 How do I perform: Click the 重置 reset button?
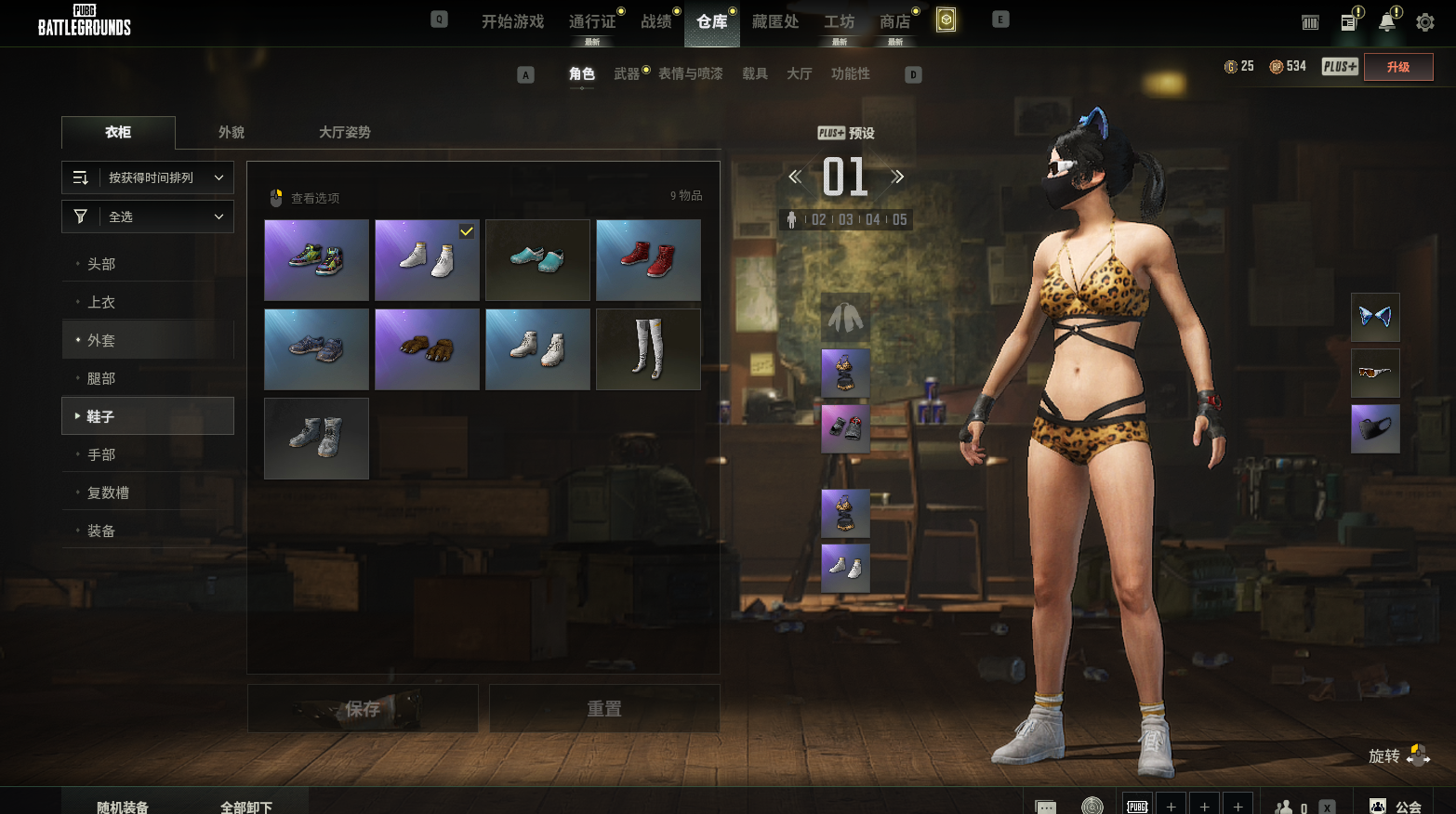point(604,709)
